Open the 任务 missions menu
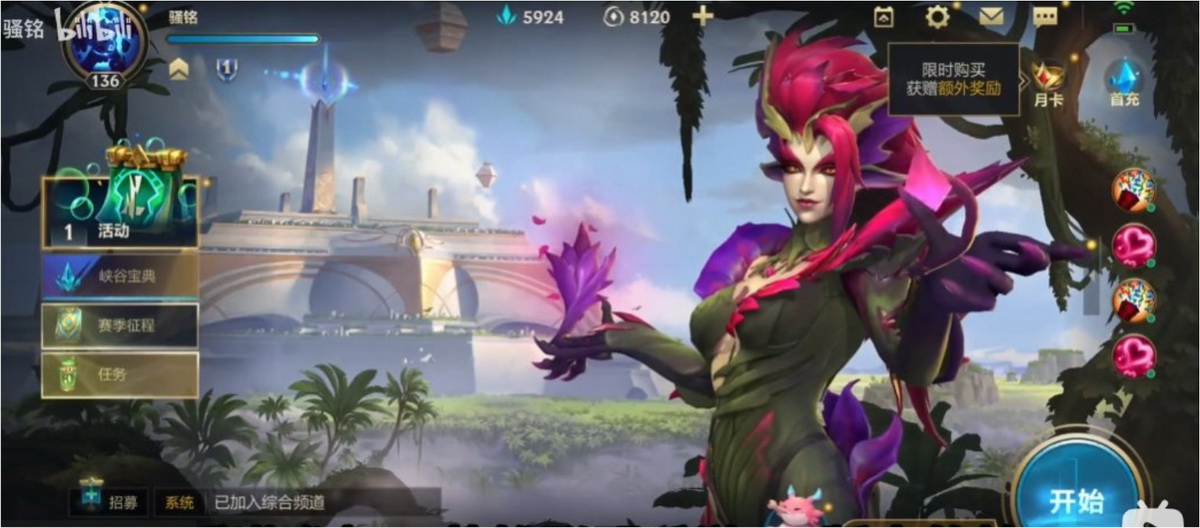The image size is (1200, 528). (x=120, y=375)
